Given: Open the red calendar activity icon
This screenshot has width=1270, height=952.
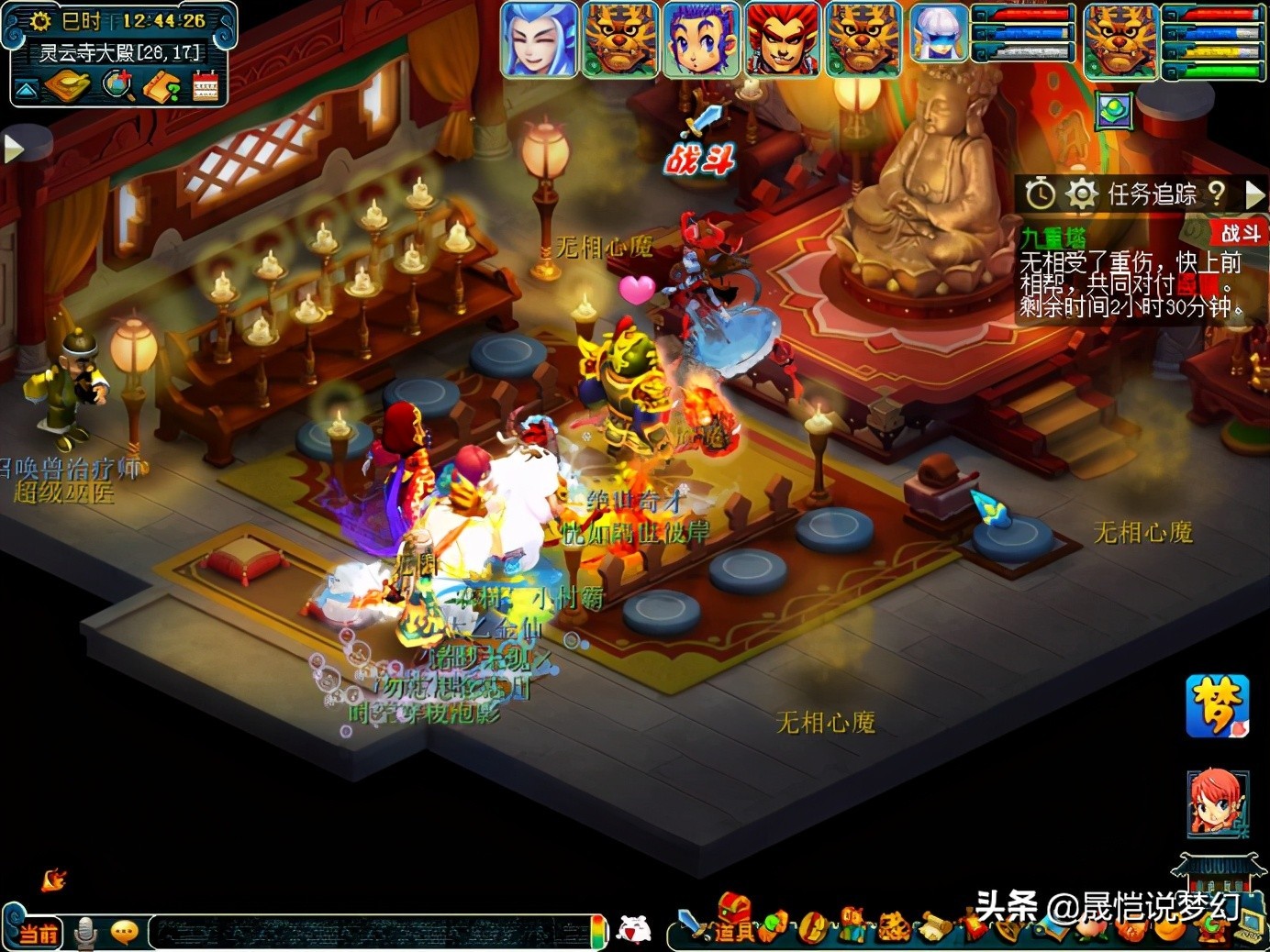Looking at the screenshot, I should pos(206,87).
